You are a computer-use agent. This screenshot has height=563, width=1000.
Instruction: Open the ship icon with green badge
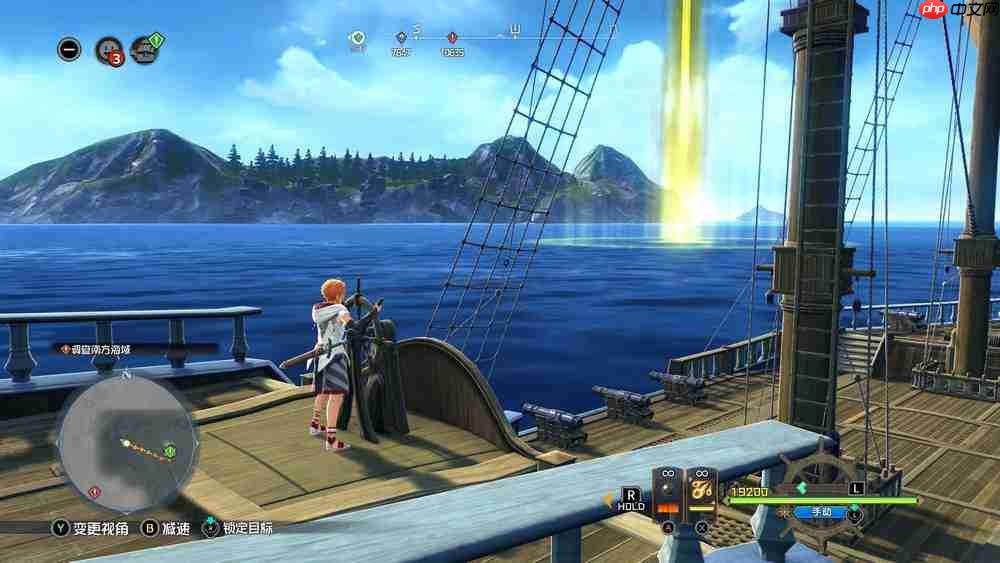pos(145,49)
